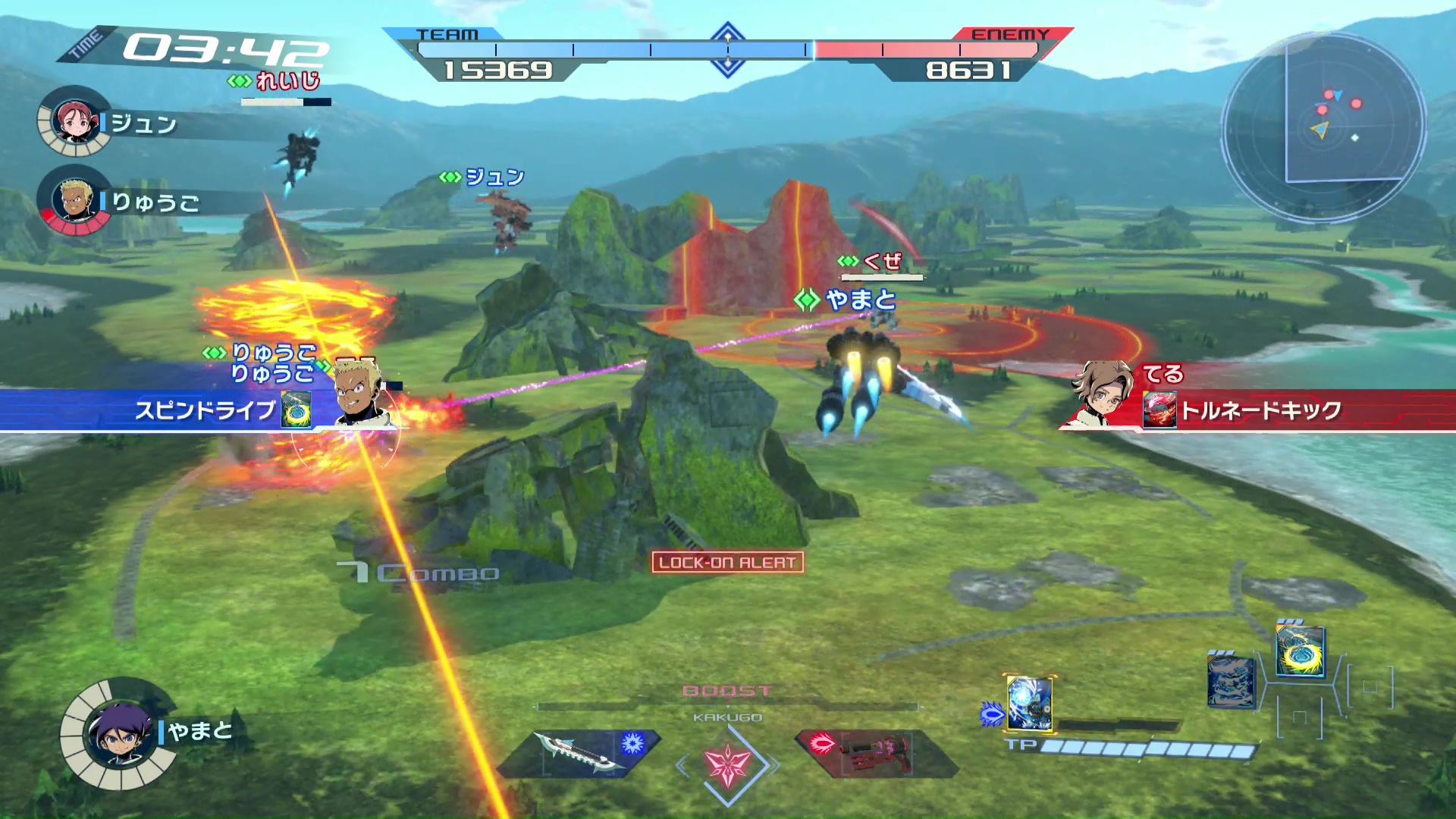Select the golden spinning-ring skill card
The width and height of the screenshot is (1456, 819).
(x=1300, y=650)
